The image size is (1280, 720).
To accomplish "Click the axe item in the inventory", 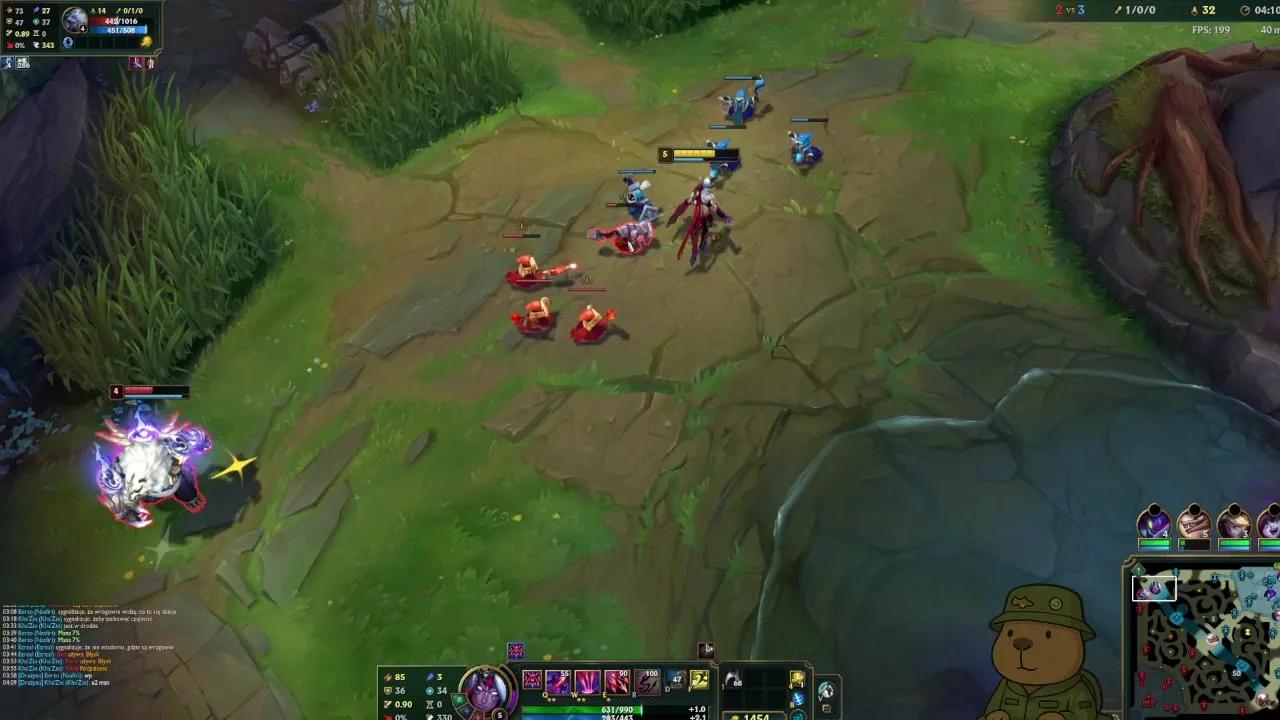I will point(732,678).
